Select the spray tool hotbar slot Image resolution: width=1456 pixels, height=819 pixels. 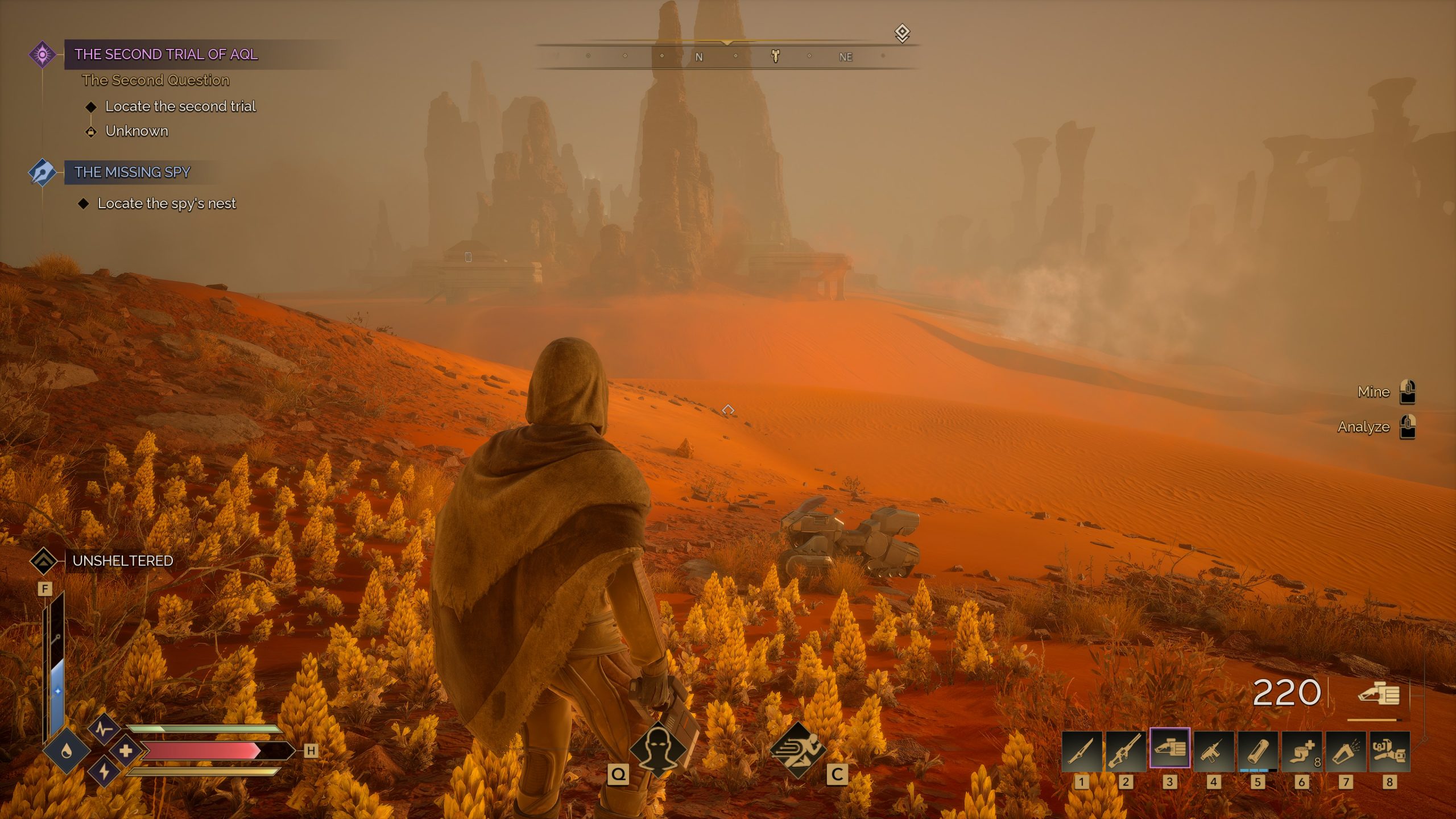pyautogui.click(x=1345, y=751)
